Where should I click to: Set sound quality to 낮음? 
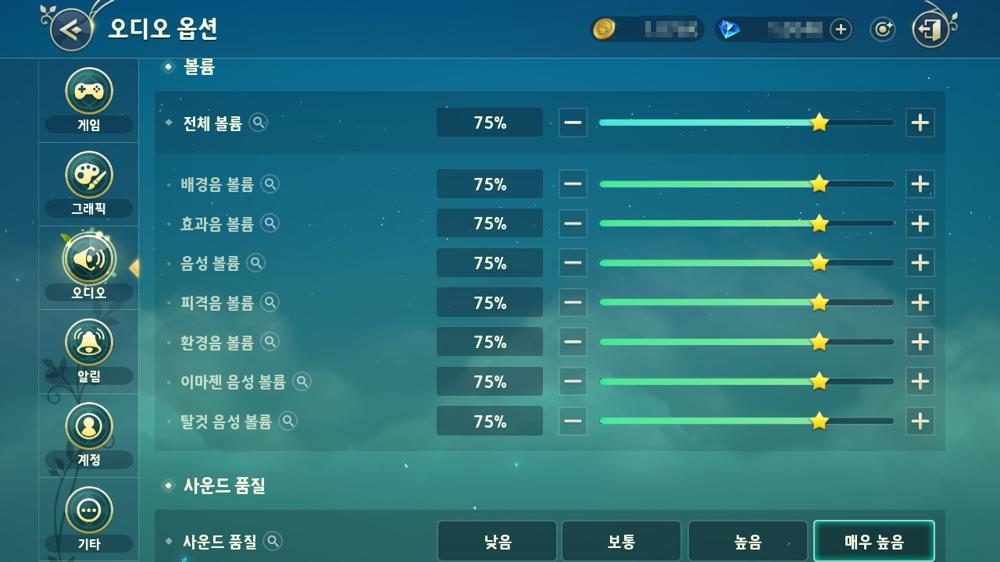pyautogui.click(x=497, y=542)
